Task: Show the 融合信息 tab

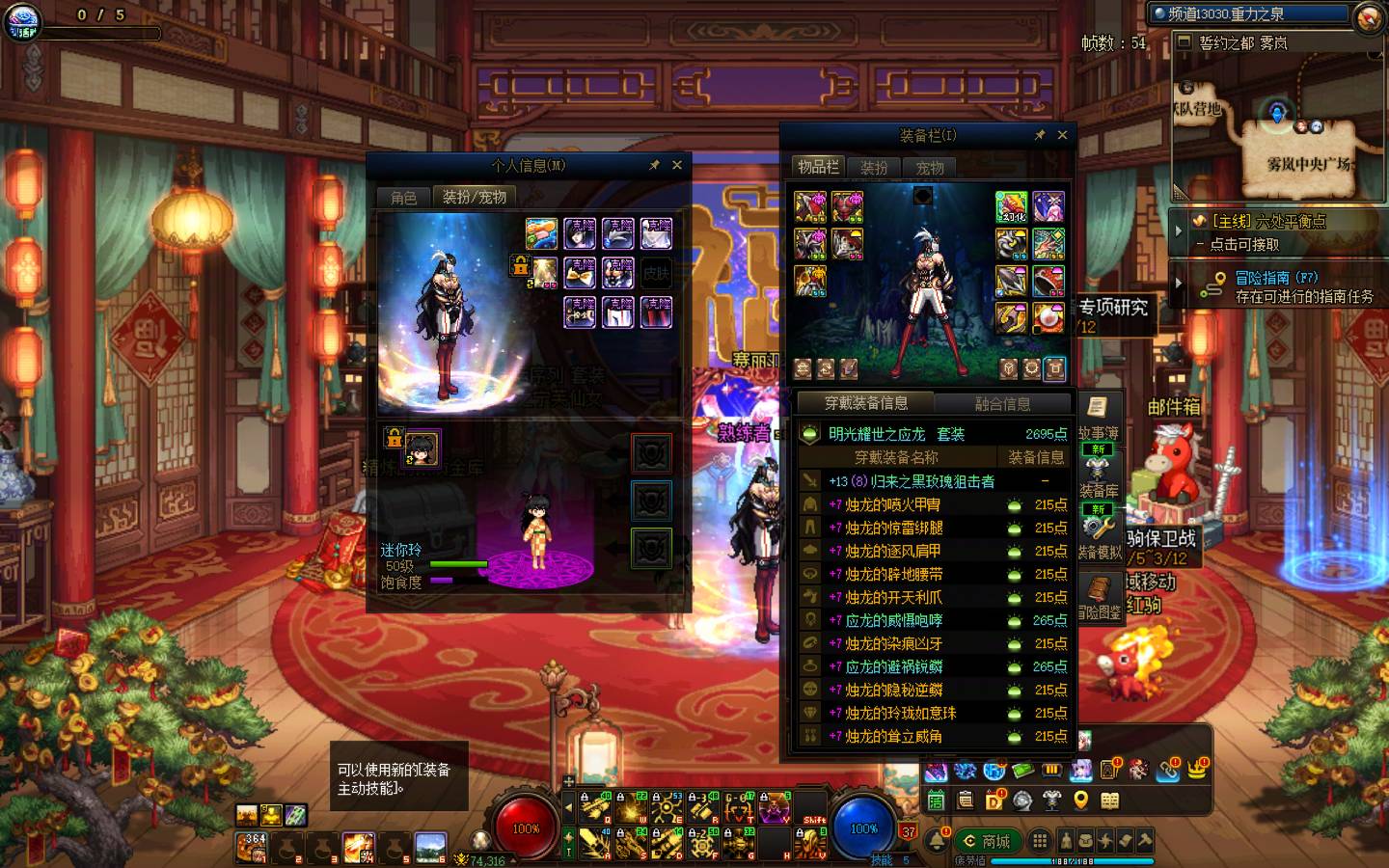Action: [1002, 404]
